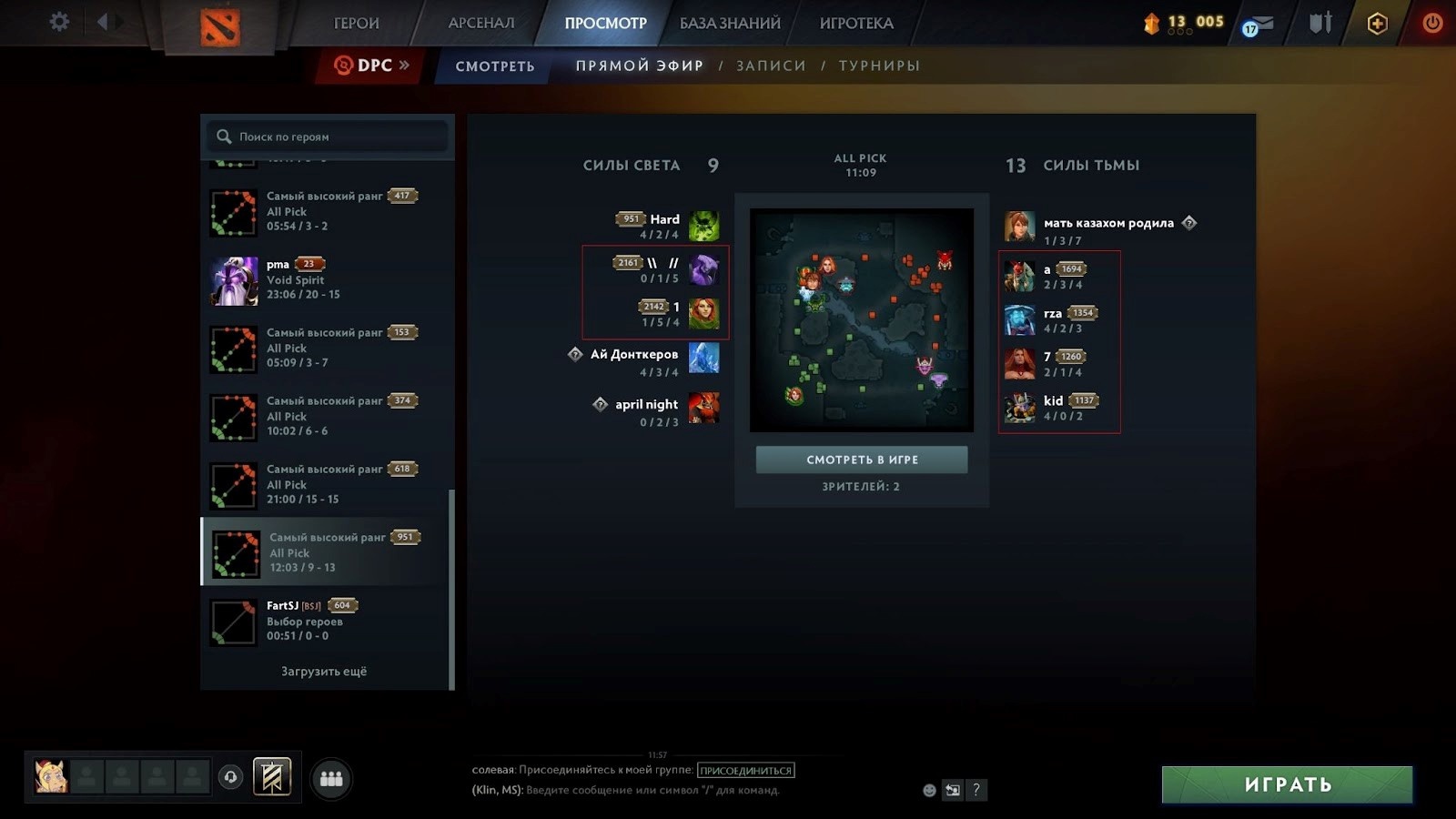Viewport: 1456px width, 819px height.
Task: Toggle the screenshot sharing icon near chat input
Action: (952, 791)
